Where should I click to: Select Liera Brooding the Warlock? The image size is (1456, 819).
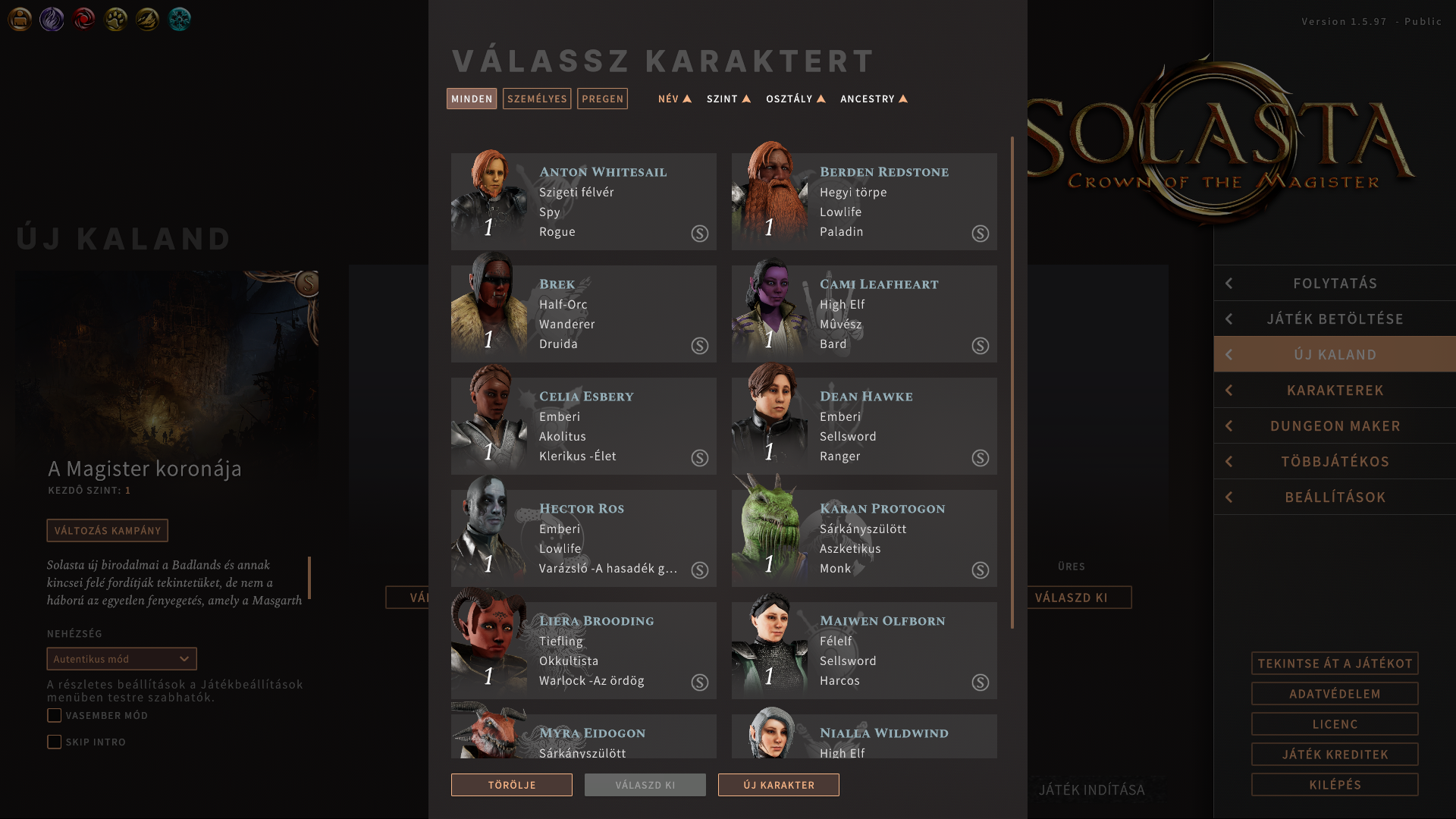[583, 651]
